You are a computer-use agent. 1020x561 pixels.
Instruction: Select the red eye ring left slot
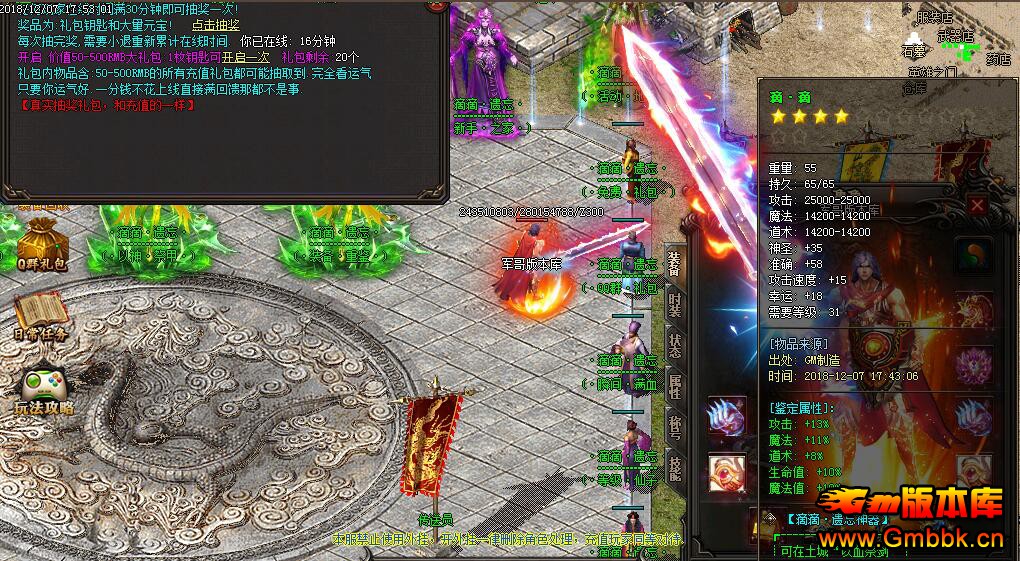coord(726,472)
